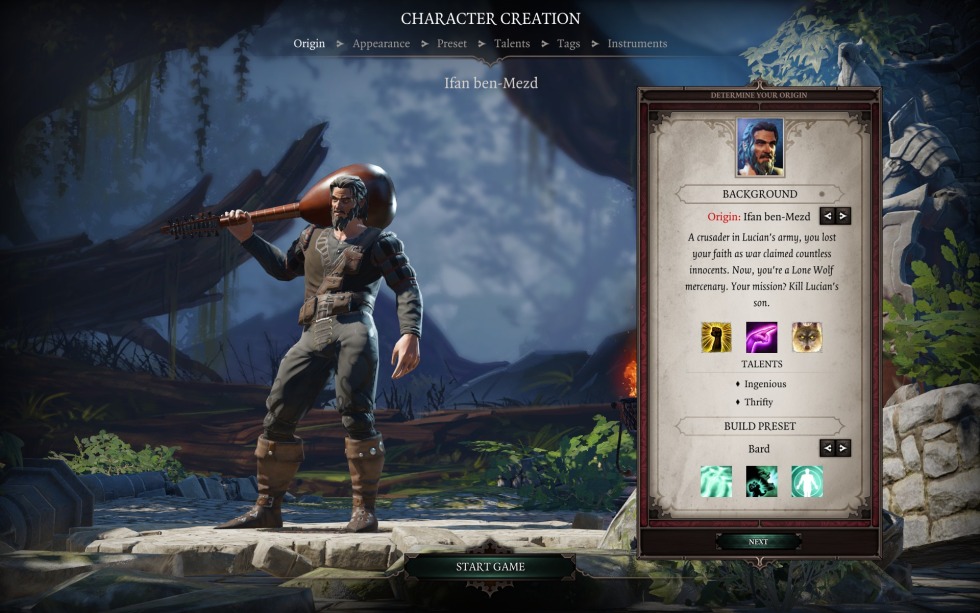
Task: Switch to the previous build preset
Action: (827, 449)
